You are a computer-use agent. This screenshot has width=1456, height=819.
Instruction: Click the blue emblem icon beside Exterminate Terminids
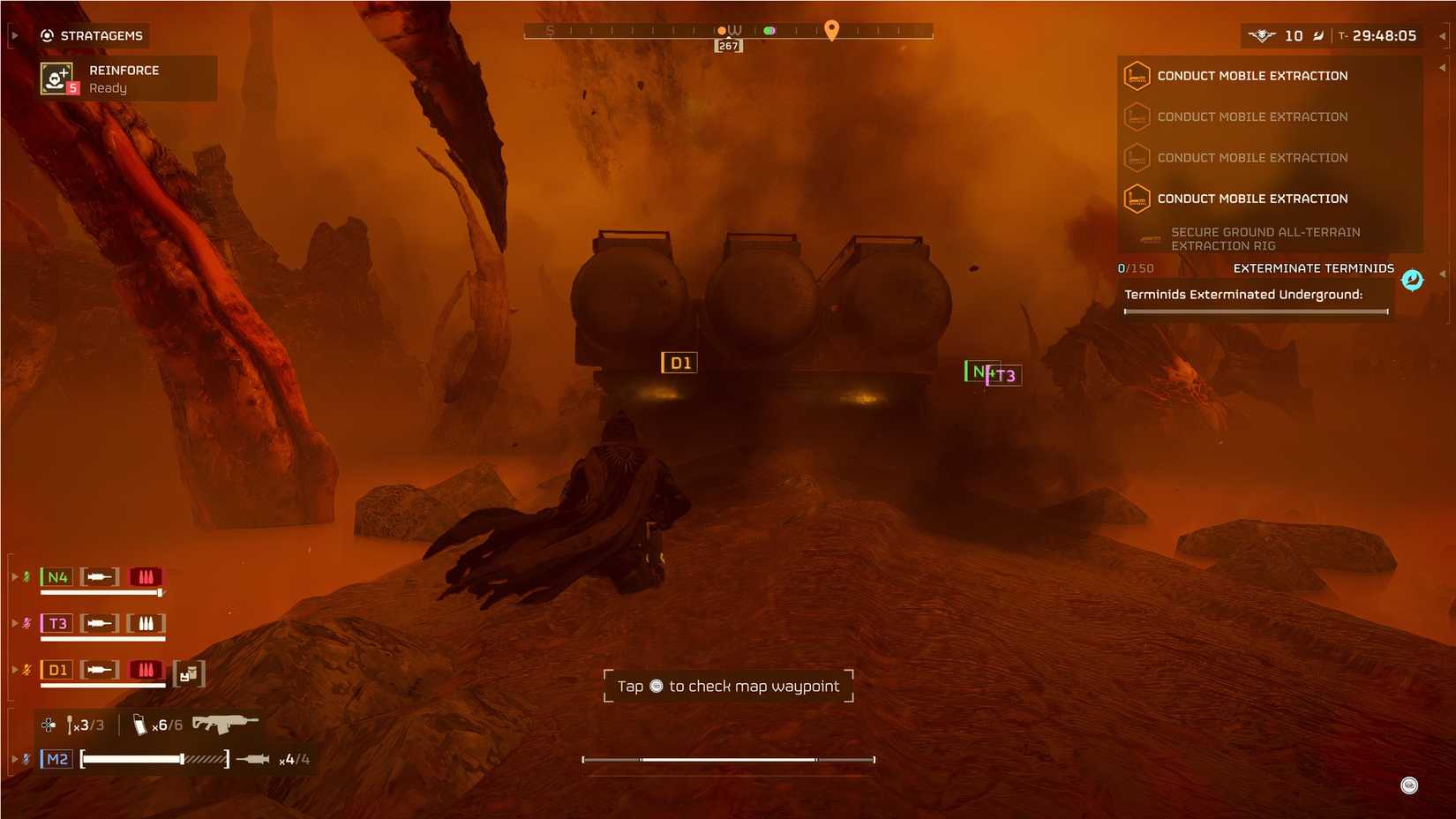(1412, 280)
